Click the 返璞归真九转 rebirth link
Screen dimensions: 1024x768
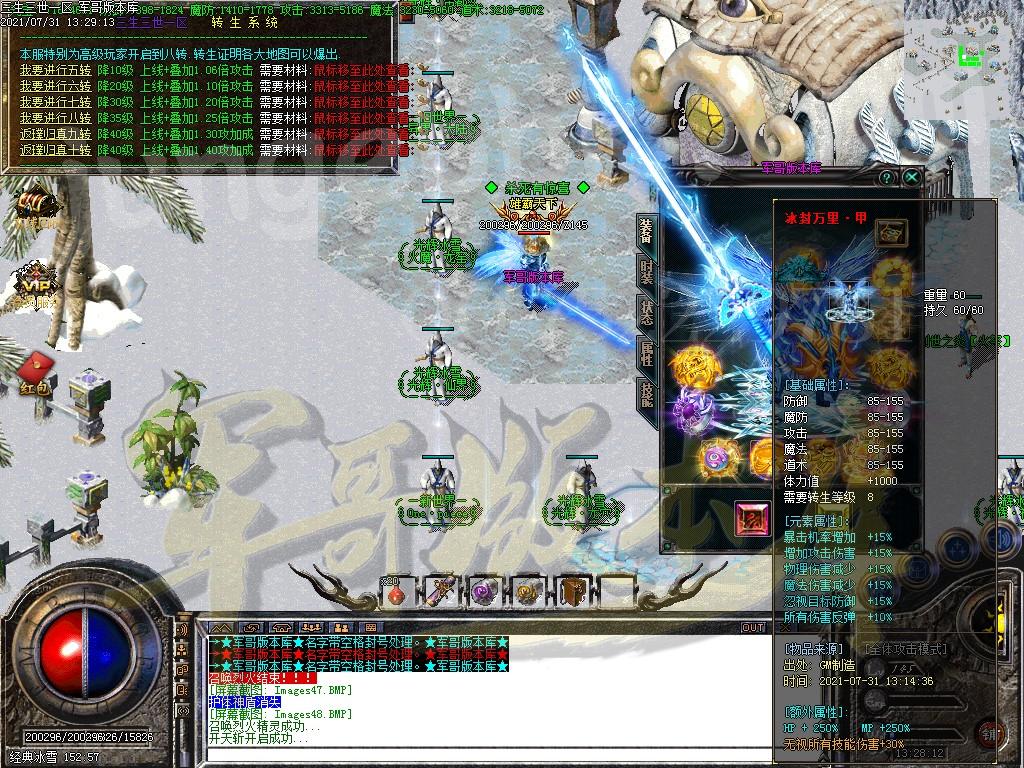click(x=56, y=135)
